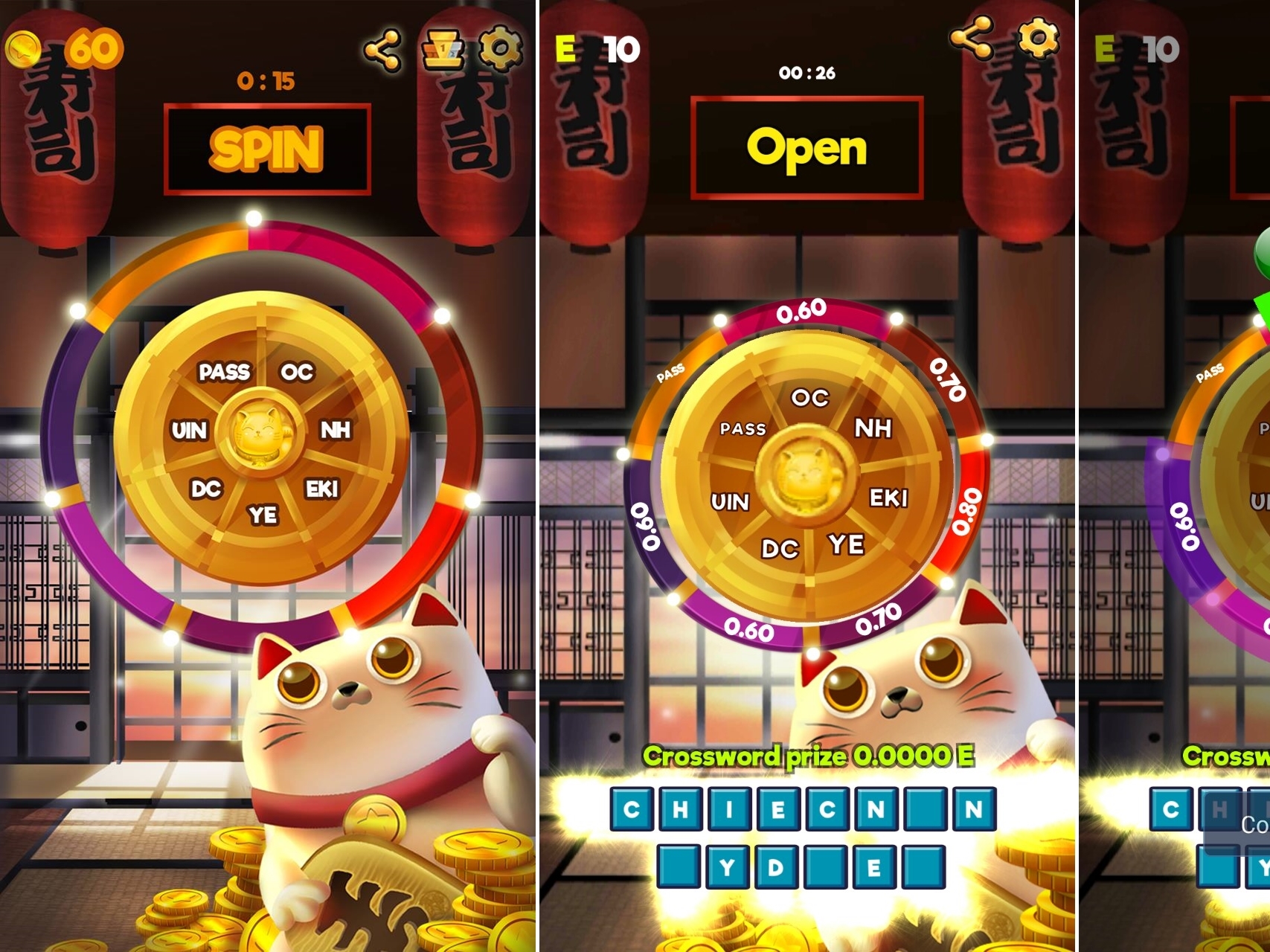
Task: Open the settings gear above the Open button
Action: [1039, 37]
